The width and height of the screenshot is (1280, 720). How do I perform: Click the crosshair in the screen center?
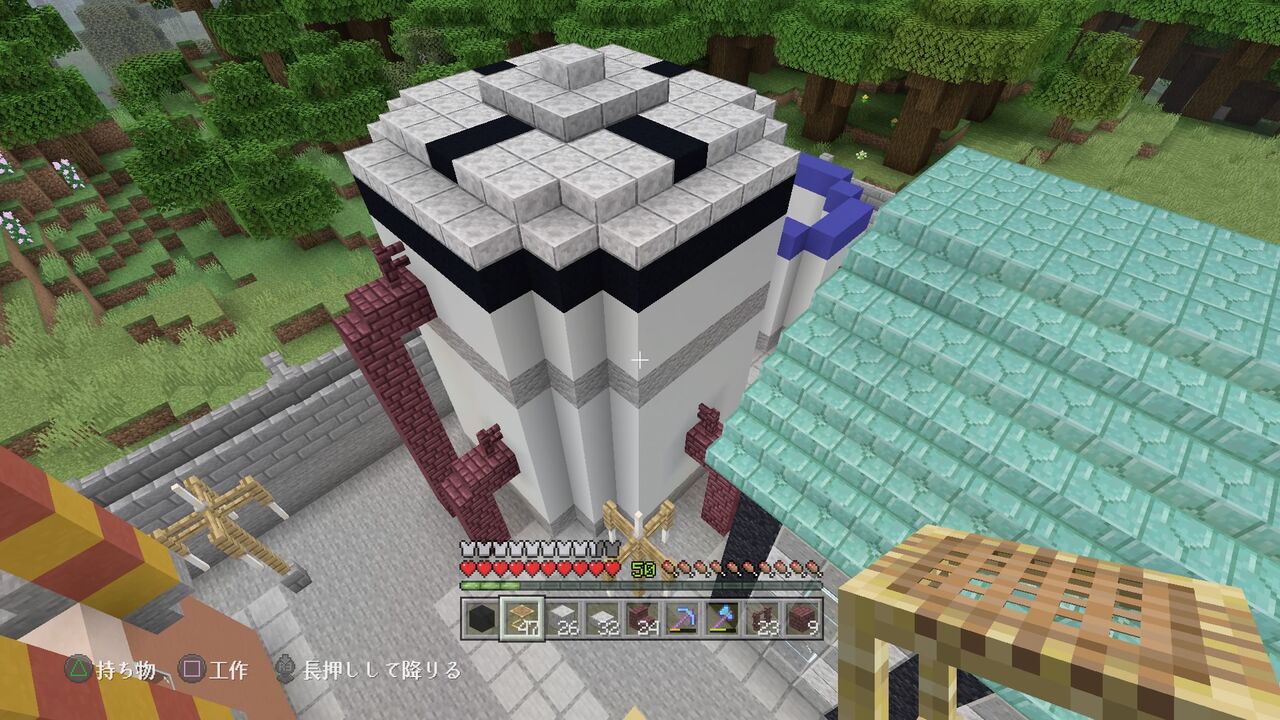(x=640, y=358)
